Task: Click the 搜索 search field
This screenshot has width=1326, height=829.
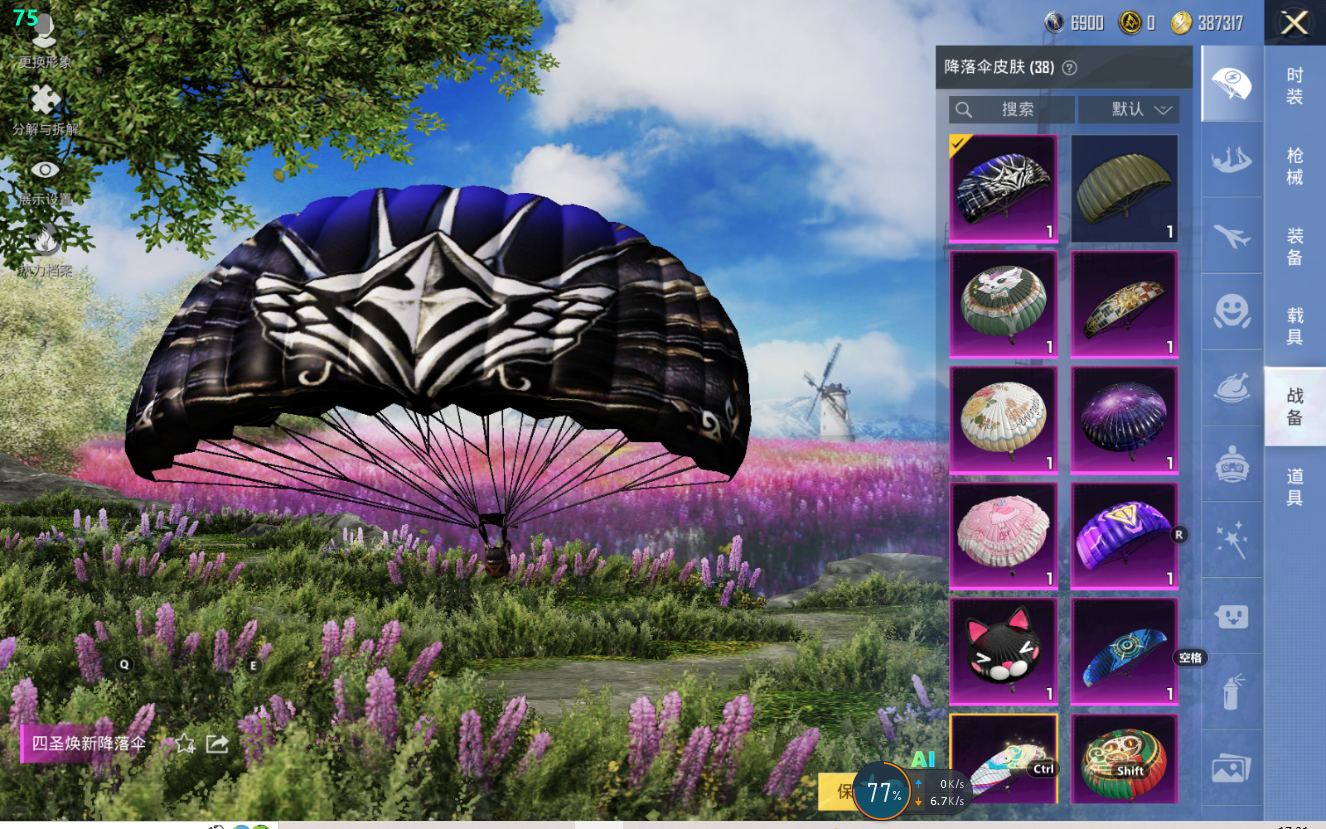Action: [1011, 109]
